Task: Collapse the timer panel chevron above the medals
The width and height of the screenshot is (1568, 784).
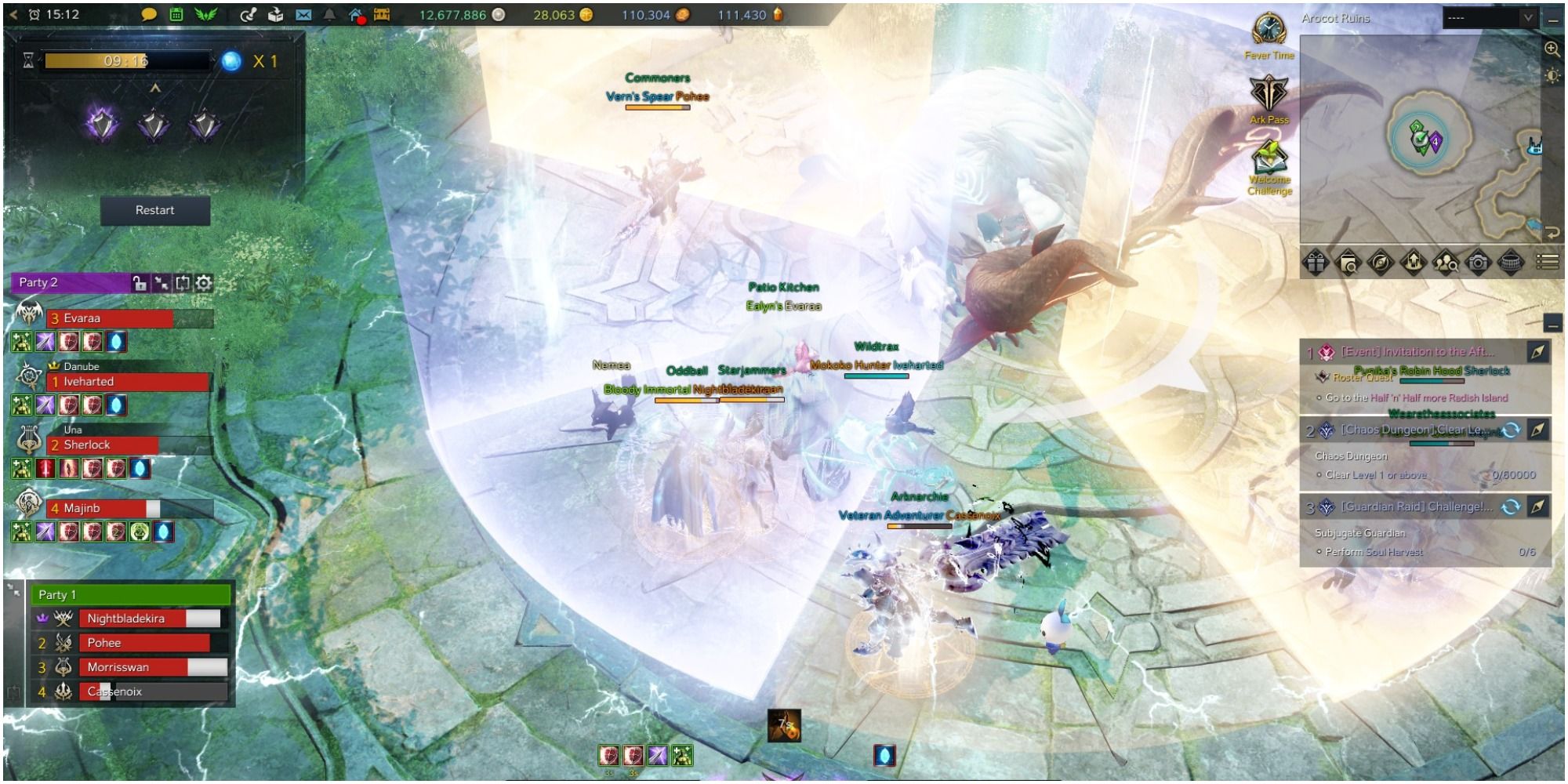Action: 154,89
